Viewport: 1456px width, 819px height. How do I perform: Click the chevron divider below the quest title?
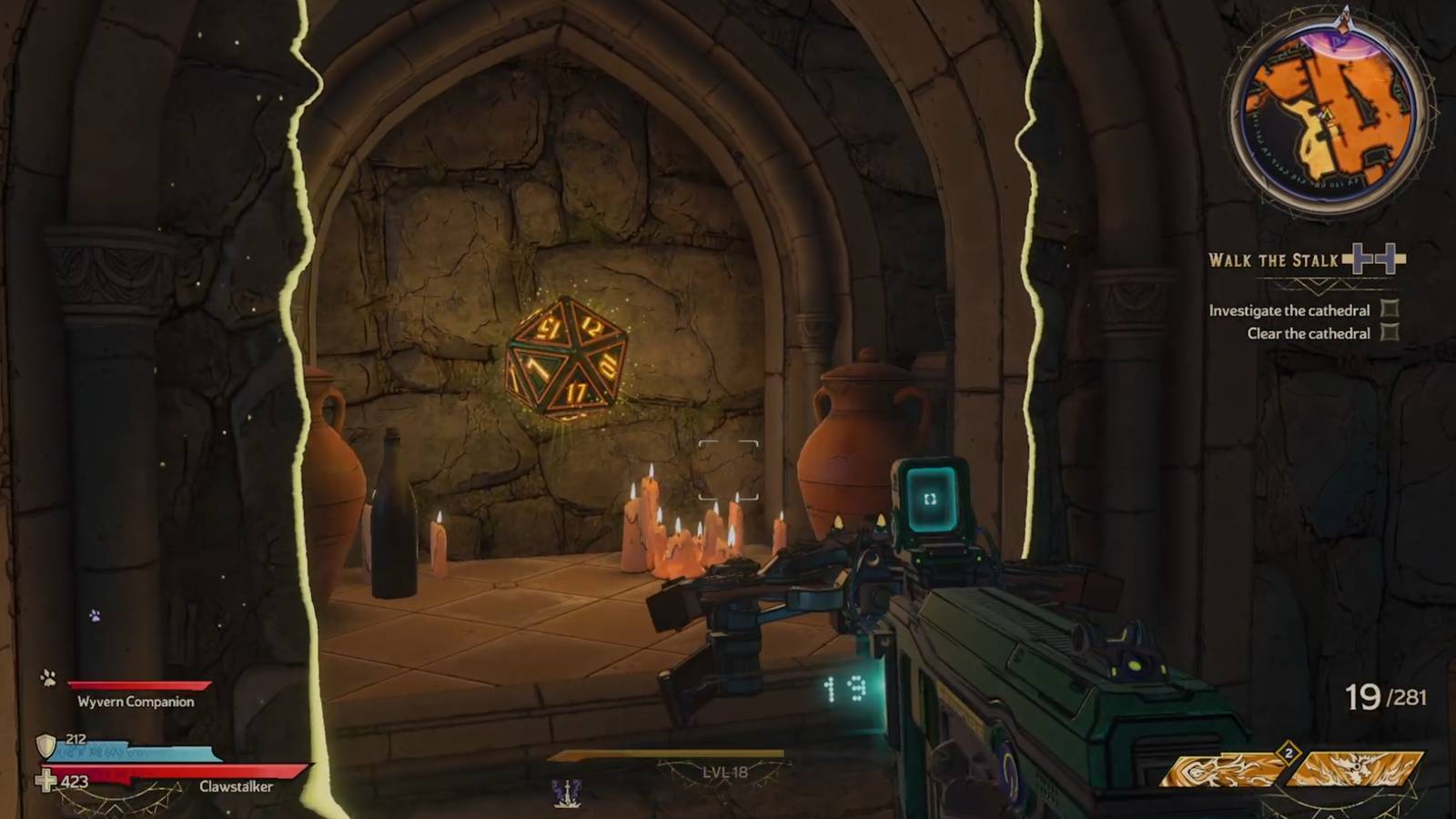(1319, 286)
